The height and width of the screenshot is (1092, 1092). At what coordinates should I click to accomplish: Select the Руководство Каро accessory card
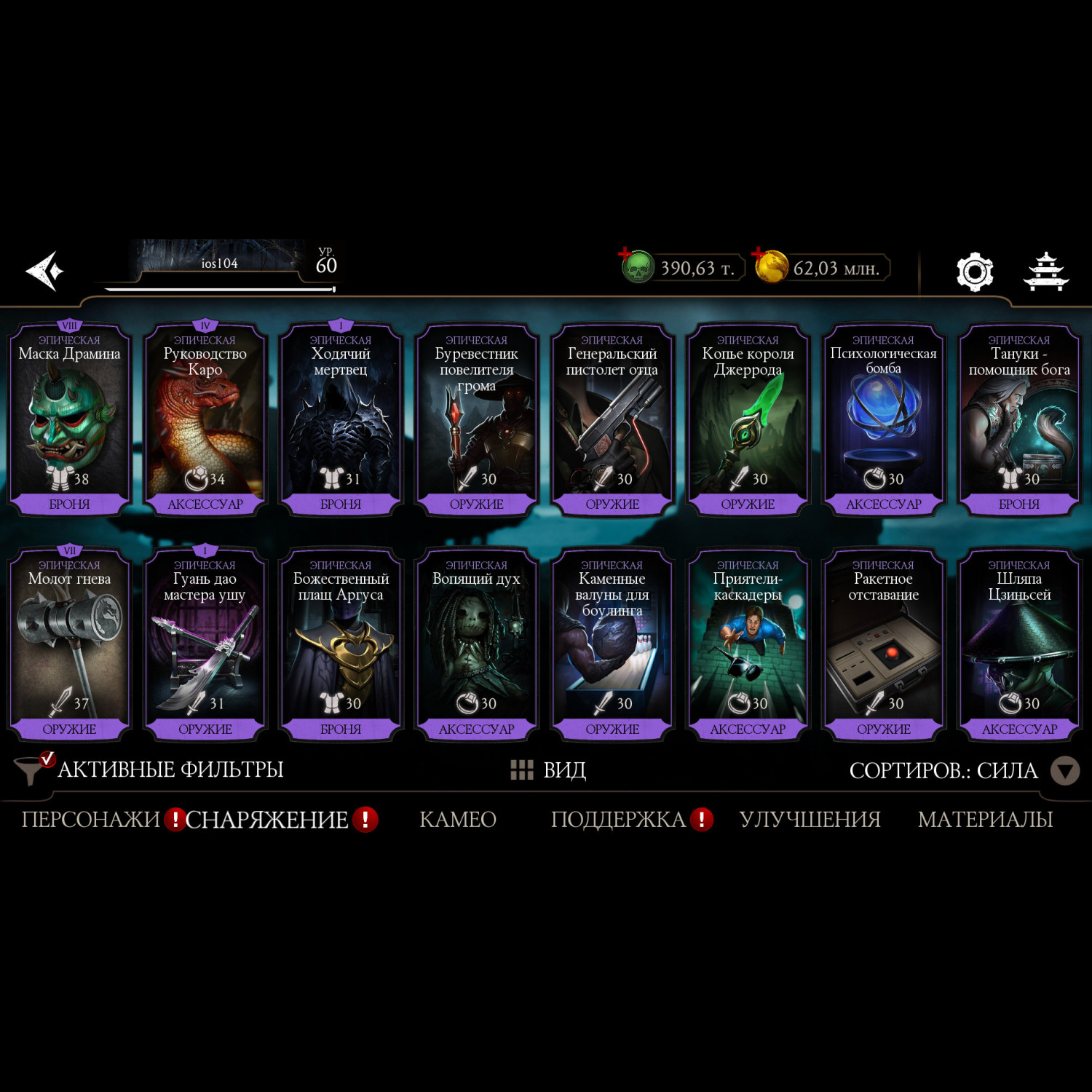[205, 420]
